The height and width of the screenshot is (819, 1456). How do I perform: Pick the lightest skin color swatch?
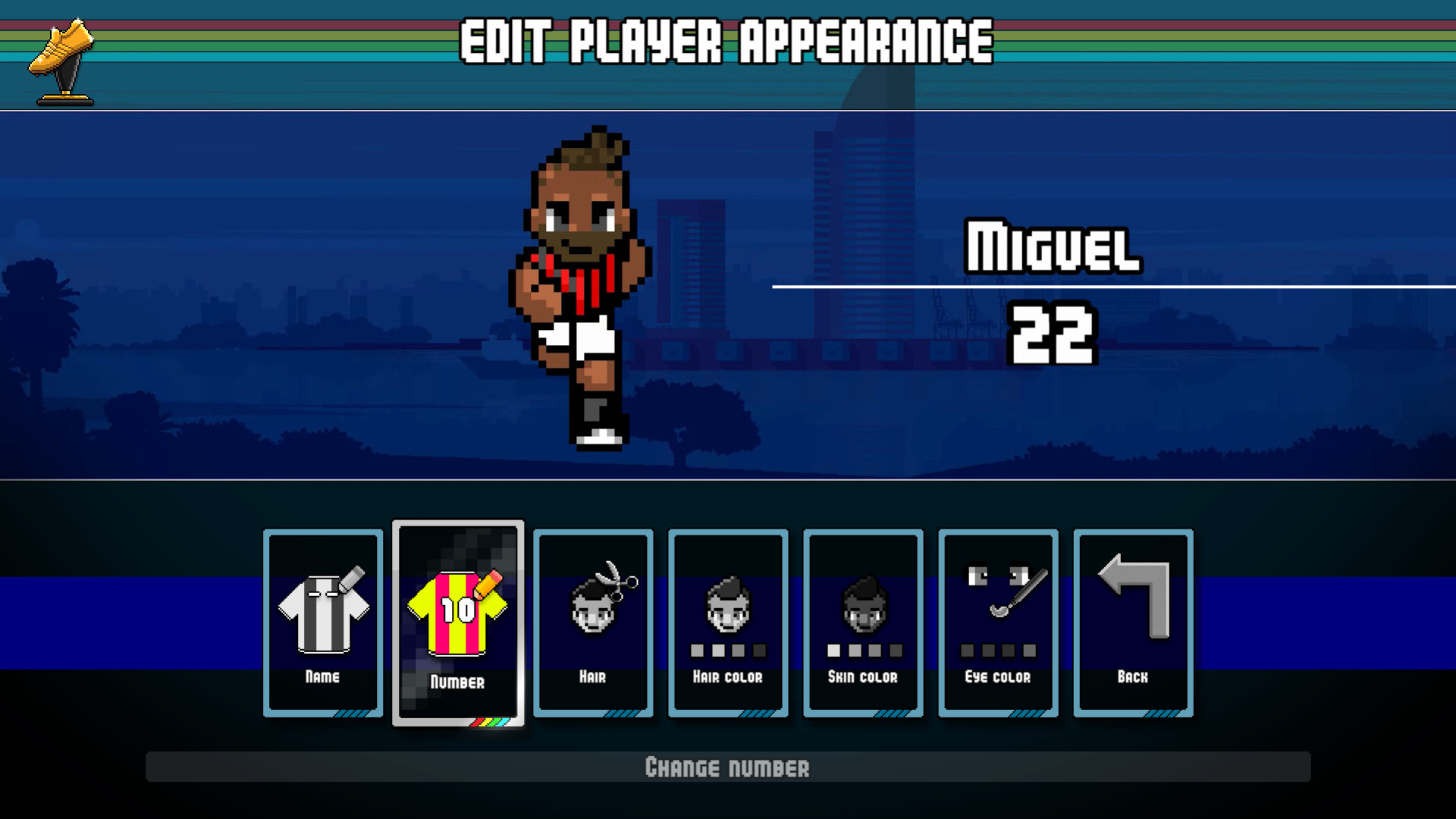pyautogui.click(x=835, y=650)
